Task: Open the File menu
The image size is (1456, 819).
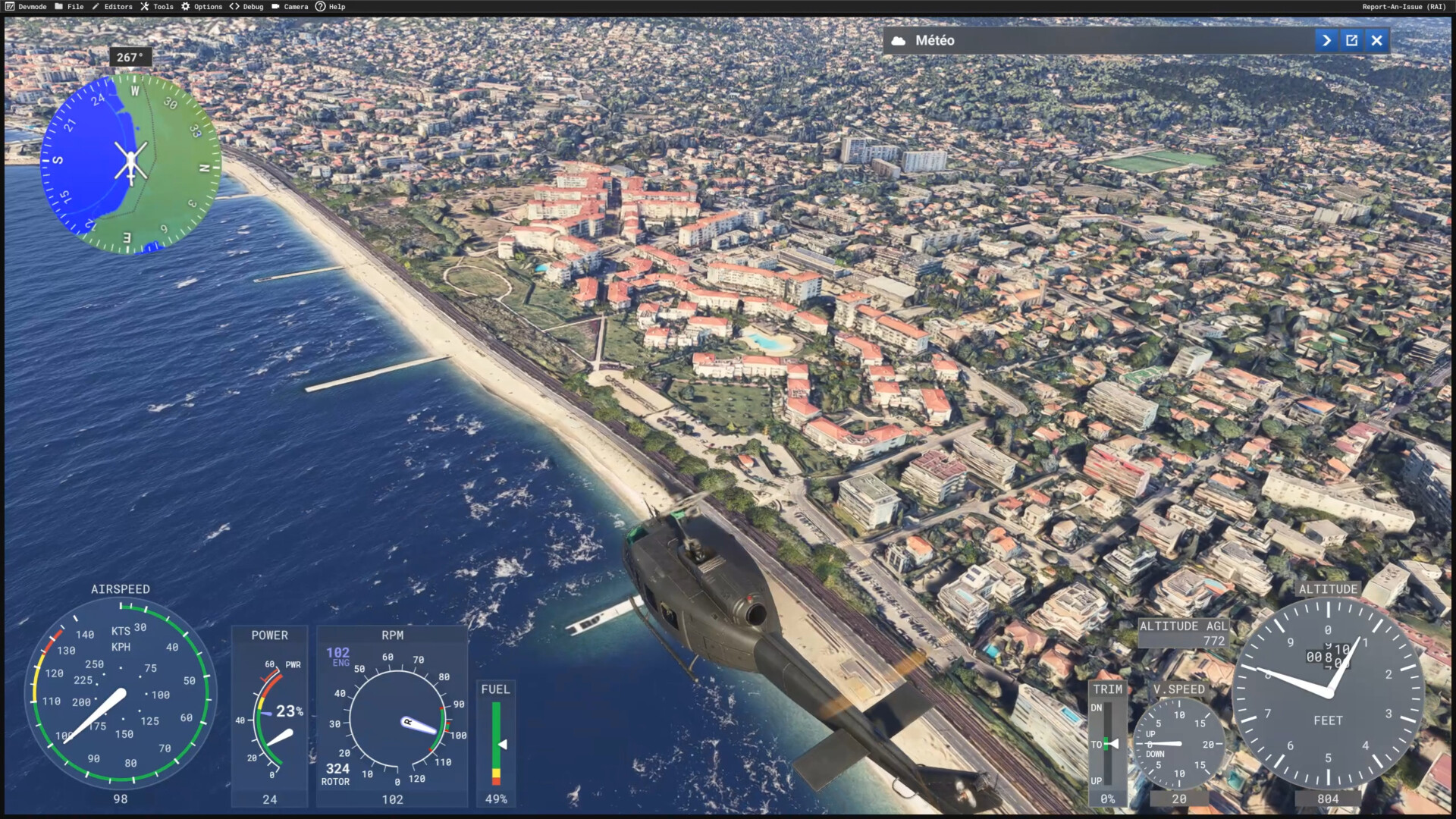Action: pyautogui.click(x=69, y=7)
